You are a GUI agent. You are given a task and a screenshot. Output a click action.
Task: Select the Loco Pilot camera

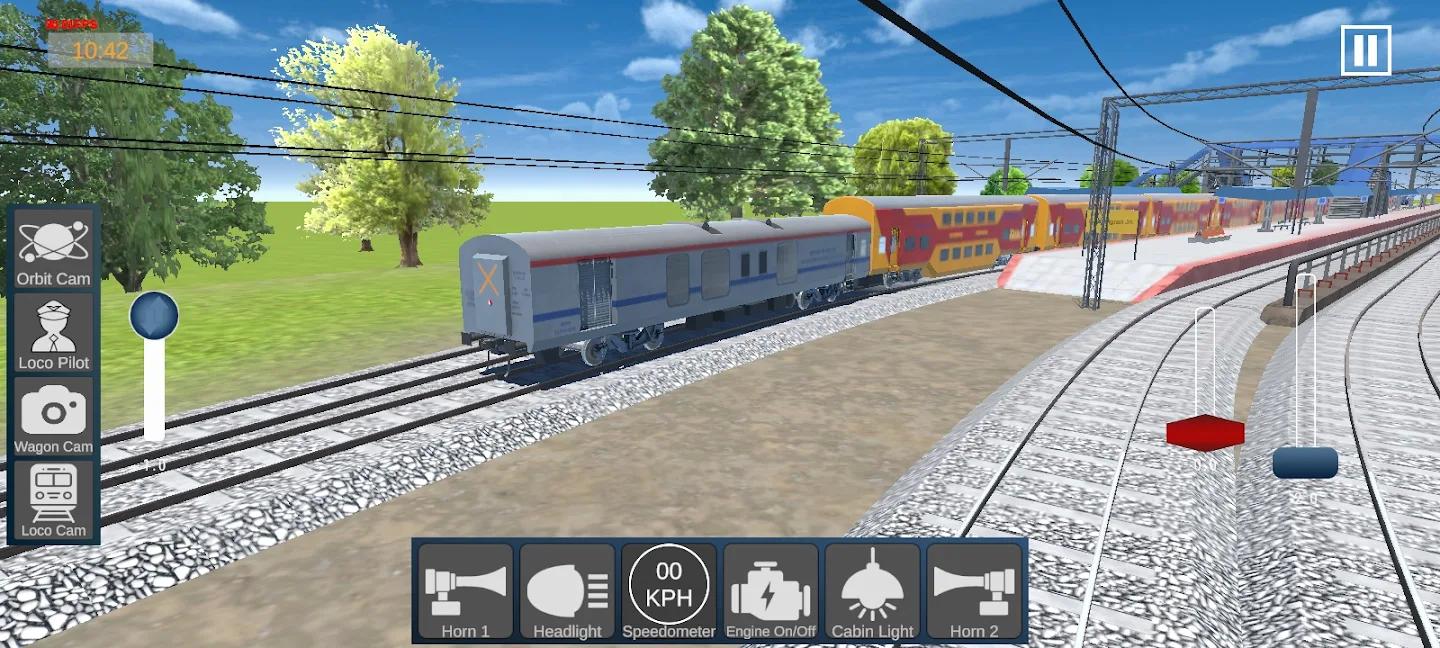pos(54,333)
